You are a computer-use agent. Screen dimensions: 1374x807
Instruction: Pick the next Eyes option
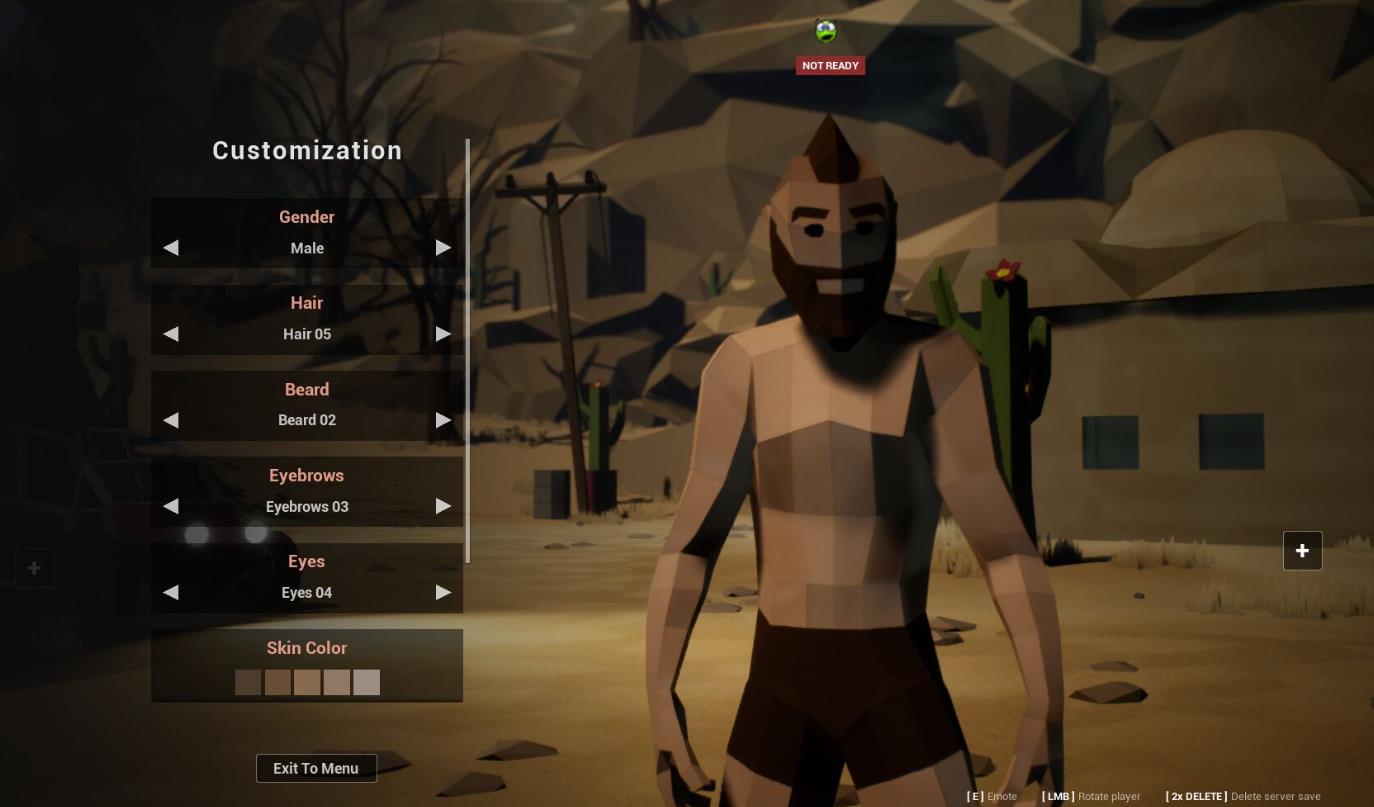(x=443, y=592)
